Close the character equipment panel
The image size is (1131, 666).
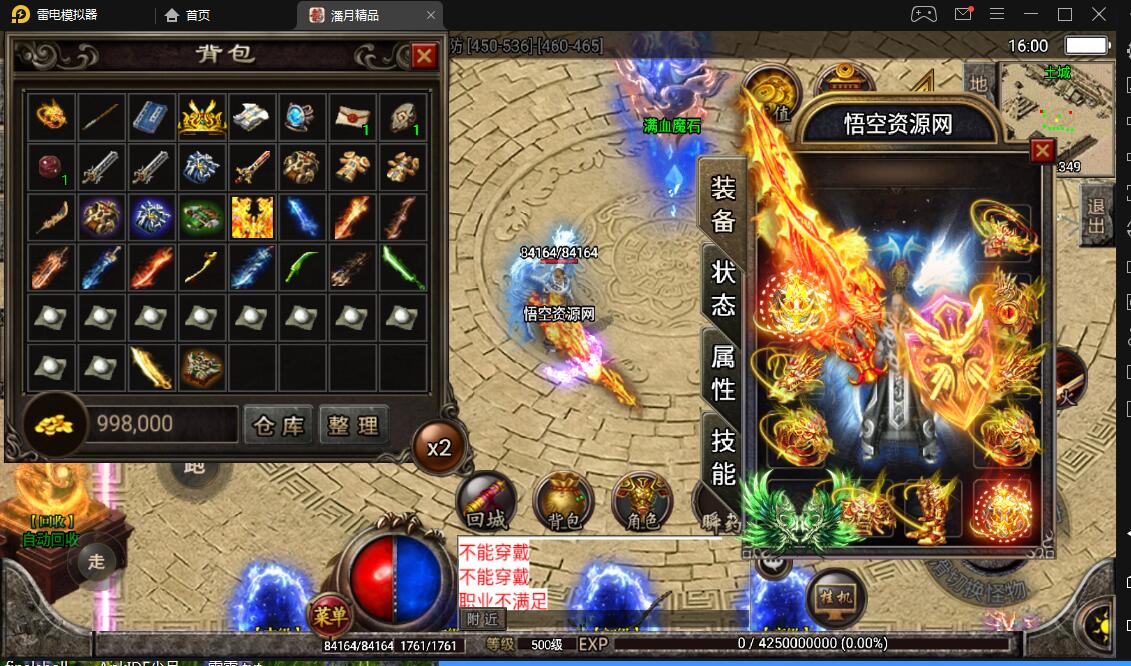point(1042,150)
